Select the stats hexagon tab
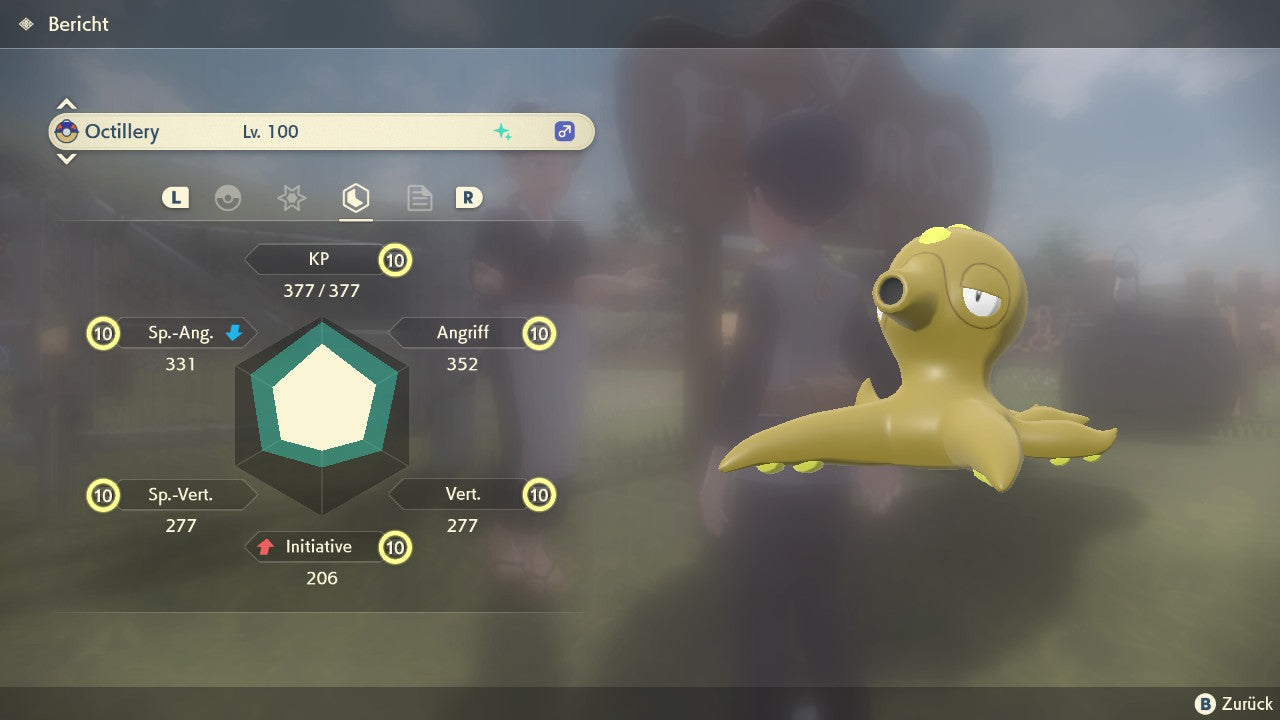 click(x=356, y=198)
